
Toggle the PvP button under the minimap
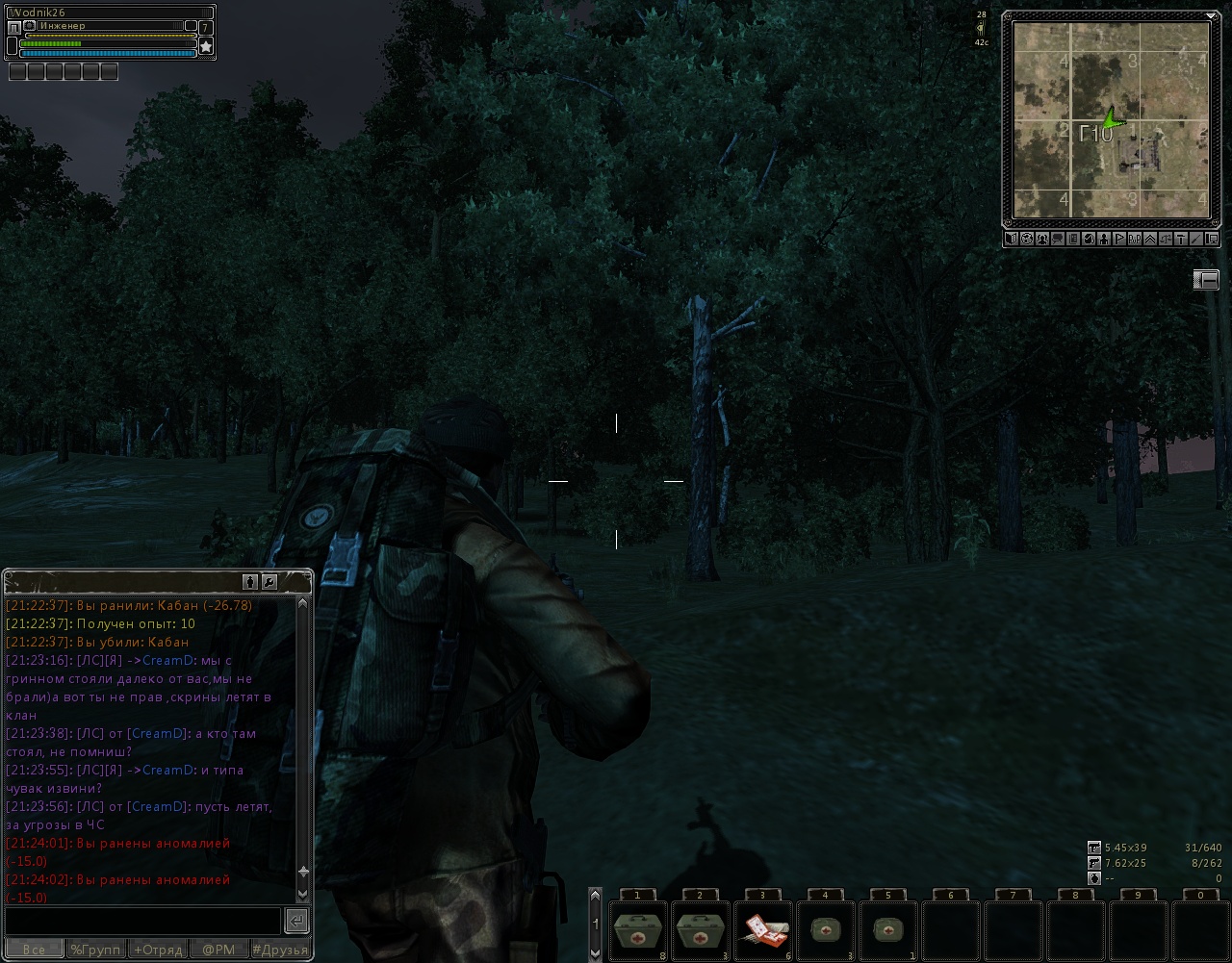pos(1135,239)
